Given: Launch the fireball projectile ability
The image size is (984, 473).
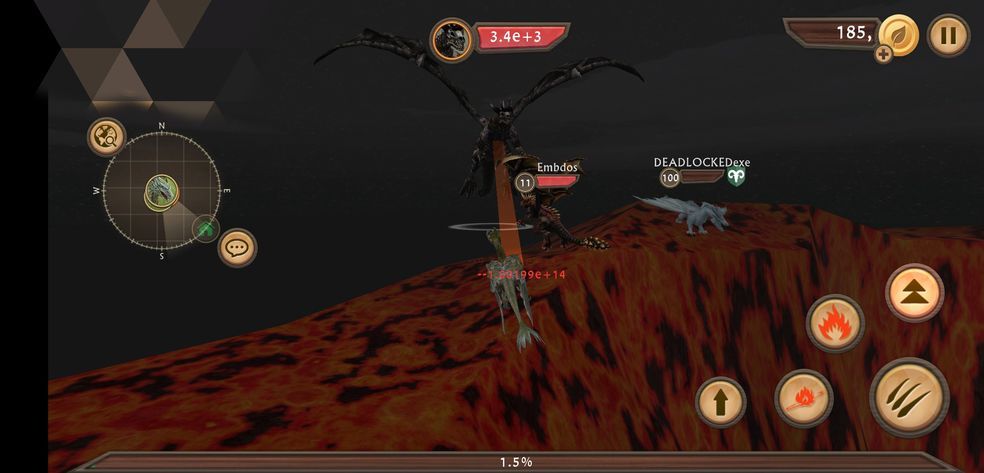Looking at the screenshot, I should [803, 398].
